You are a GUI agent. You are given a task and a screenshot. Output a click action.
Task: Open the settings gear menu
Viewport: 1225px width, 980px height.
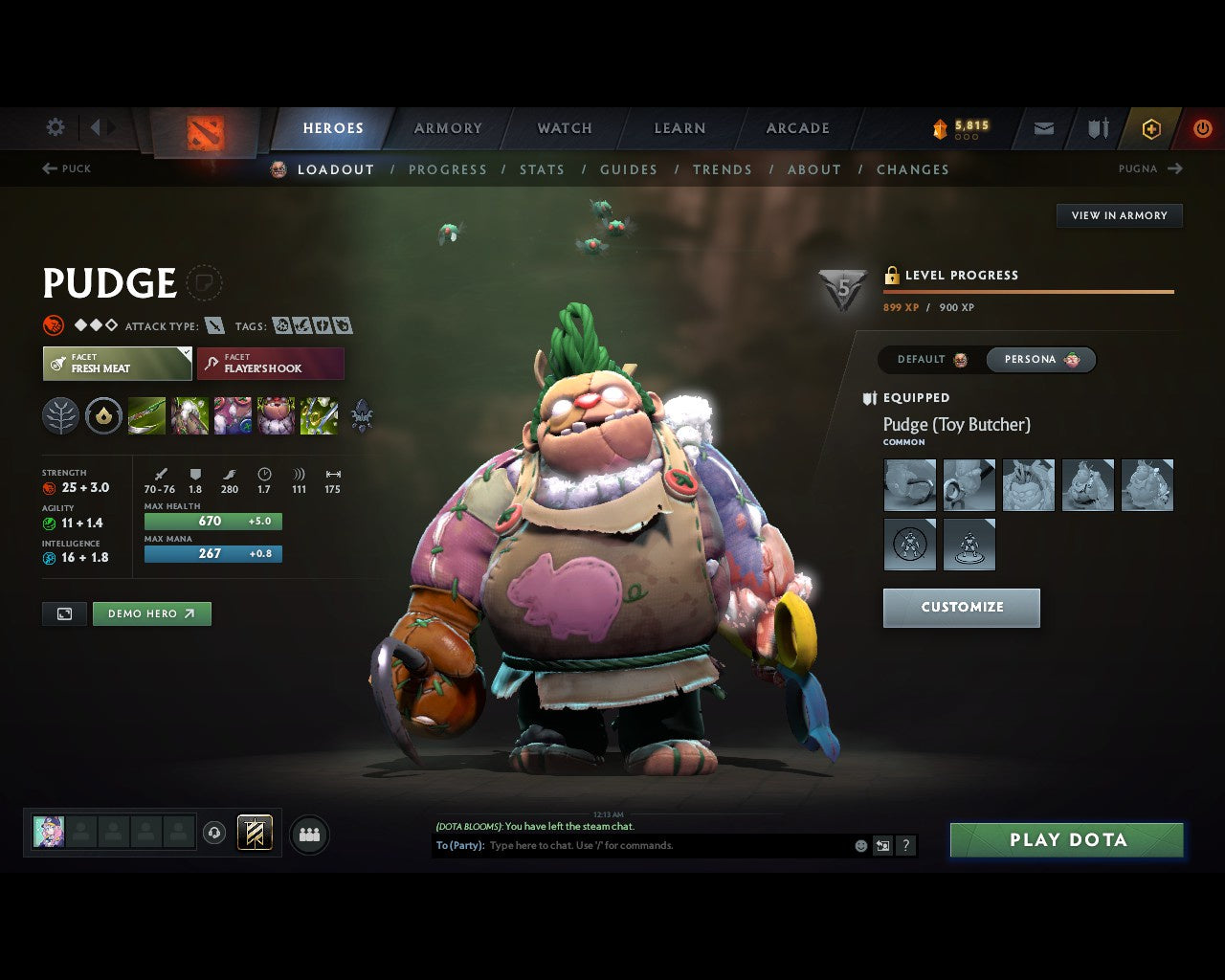[x=56, y=127]
